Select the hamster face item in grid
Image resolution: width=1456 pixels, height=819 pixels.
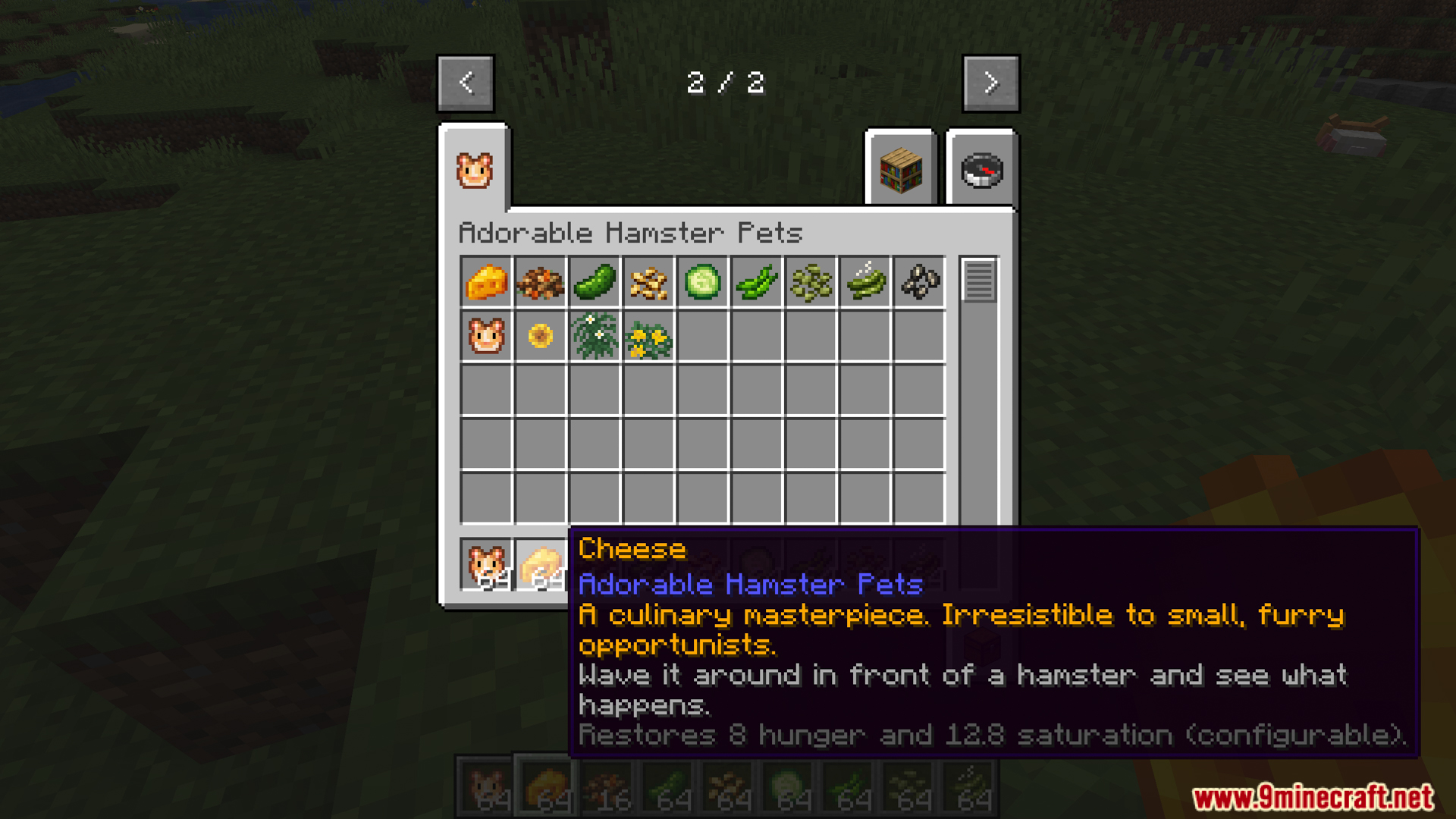coord(486,336)
